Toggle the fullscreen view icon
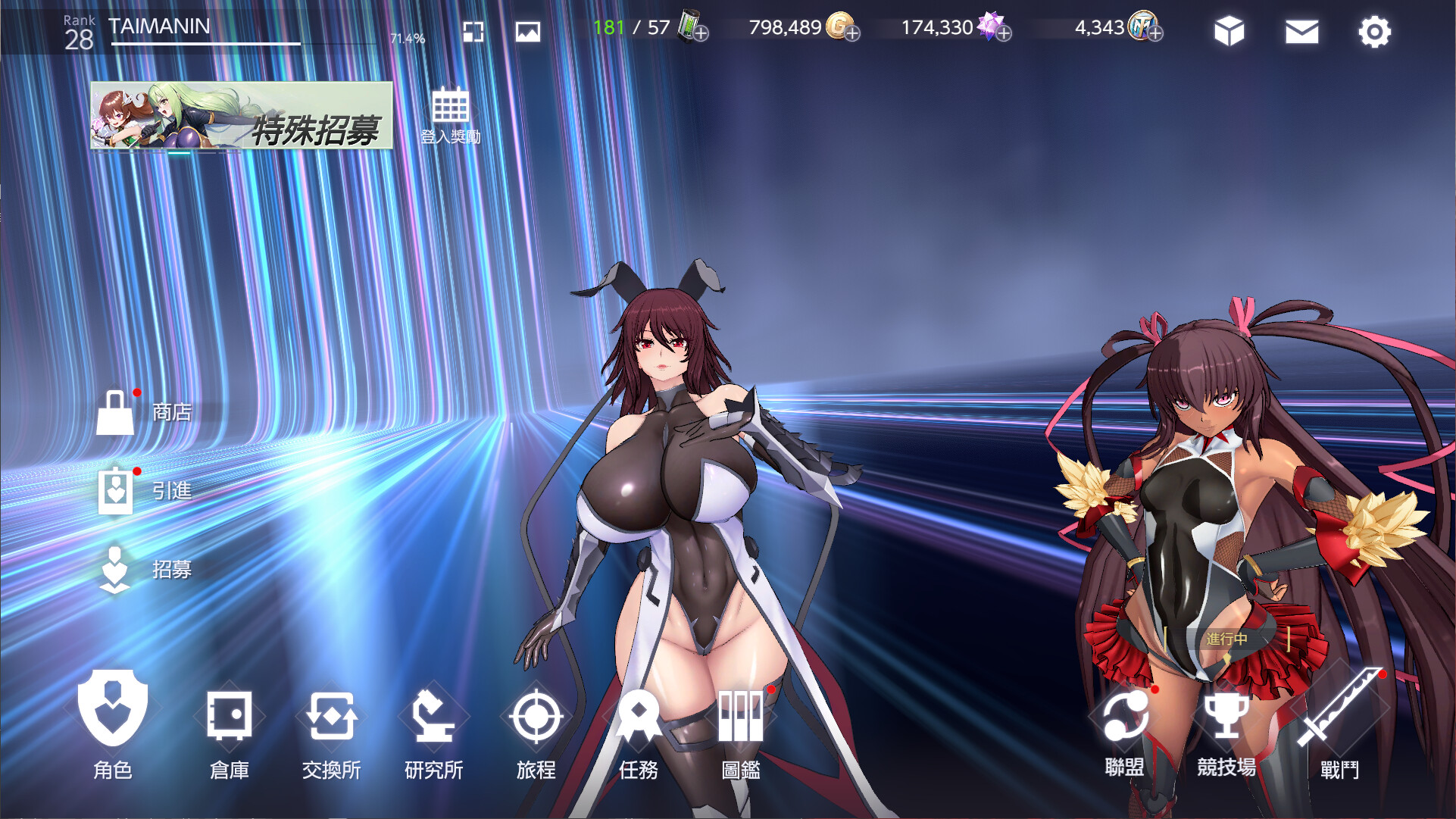1456x819 pixels. [x=473, y=32]
